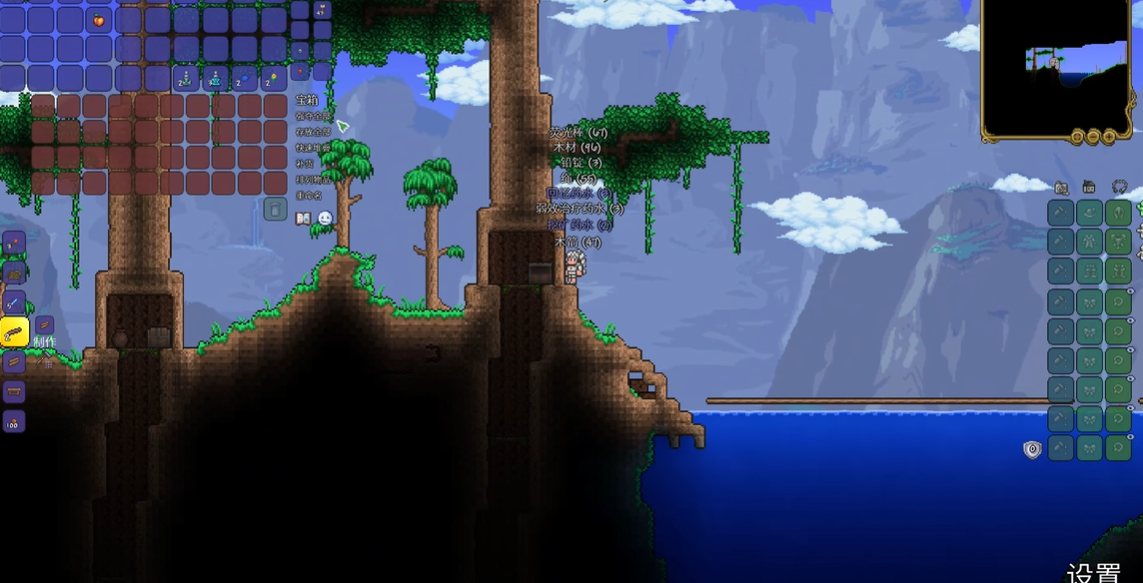Open the bestiary book icon

(x=304, y=218)
